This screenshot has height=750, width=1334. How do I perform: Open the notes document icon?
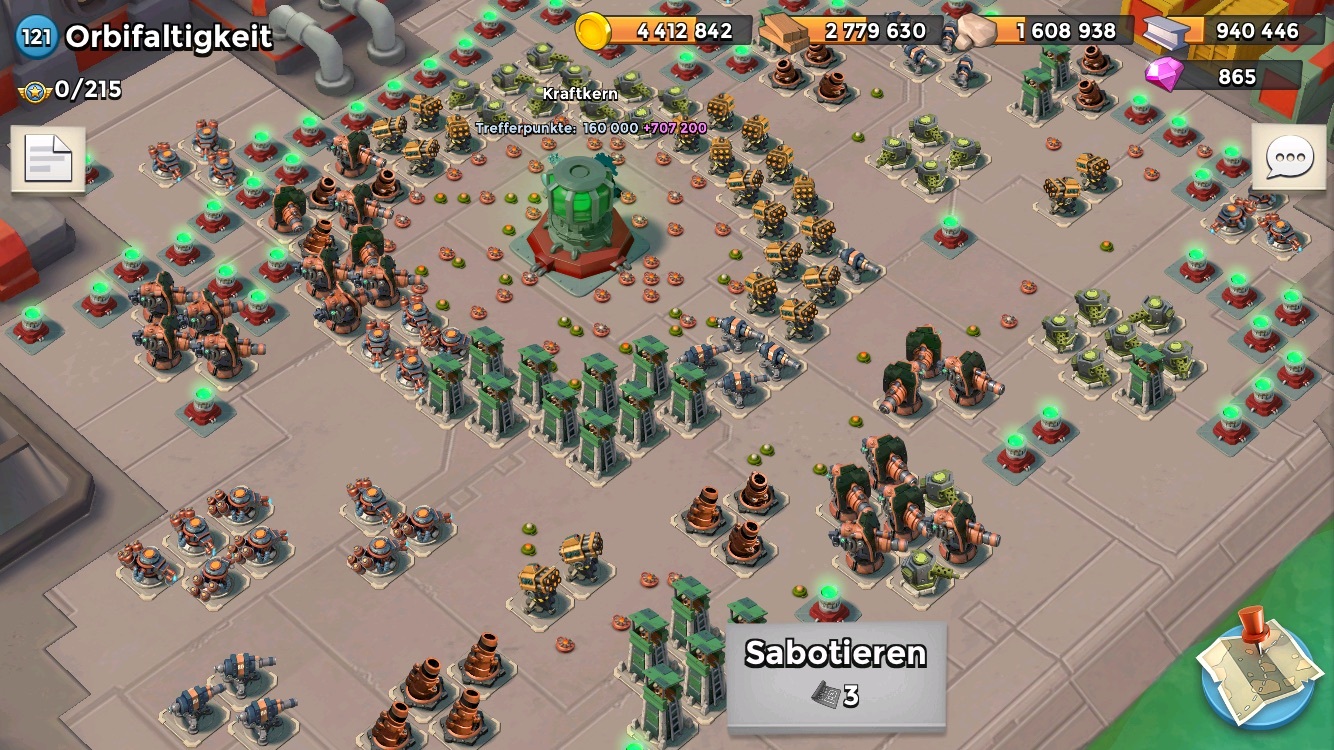point(48,159)
